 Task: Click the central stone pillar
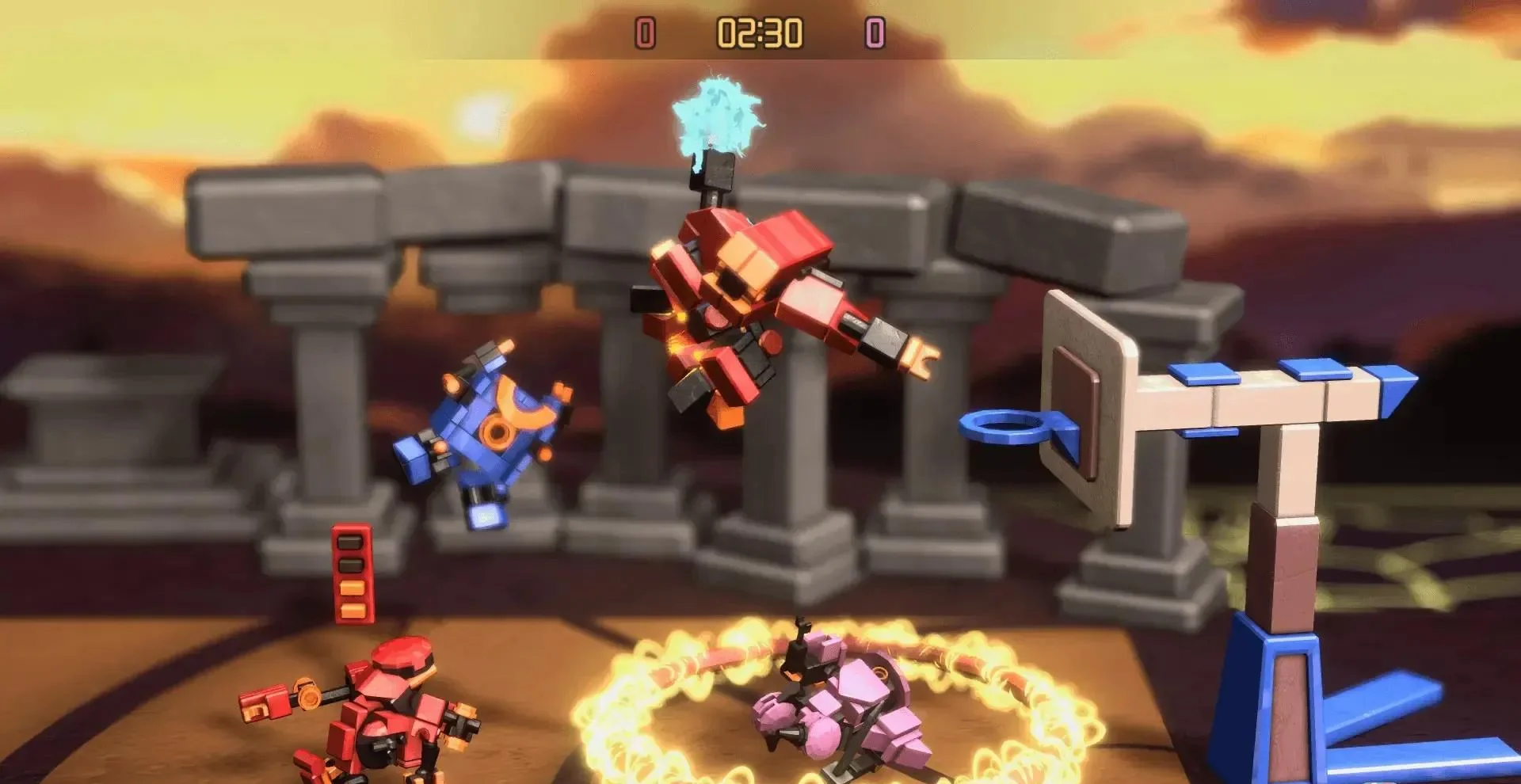coord(792,475)
